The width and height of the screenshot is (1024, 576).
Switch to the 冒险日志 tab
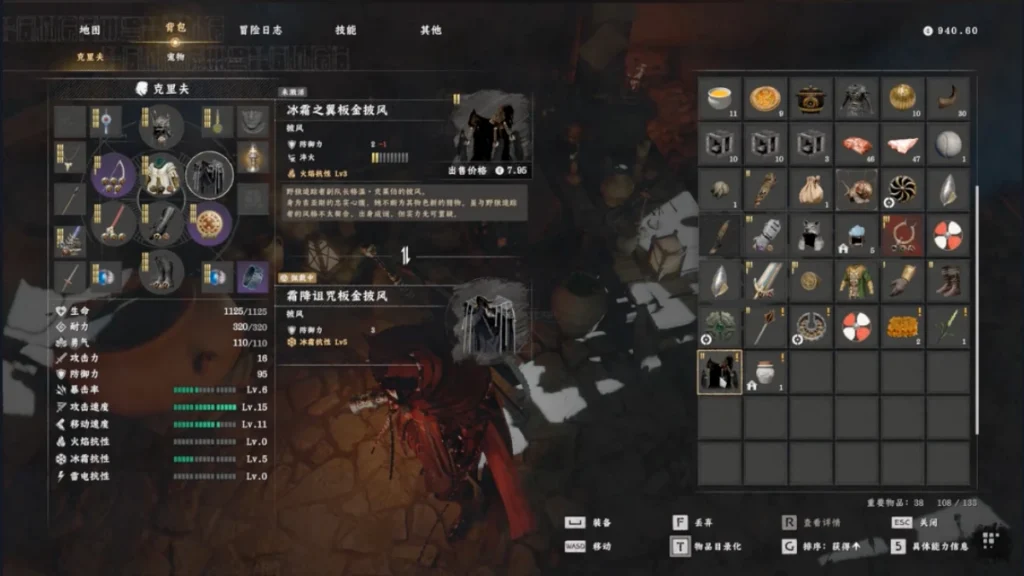260,30
